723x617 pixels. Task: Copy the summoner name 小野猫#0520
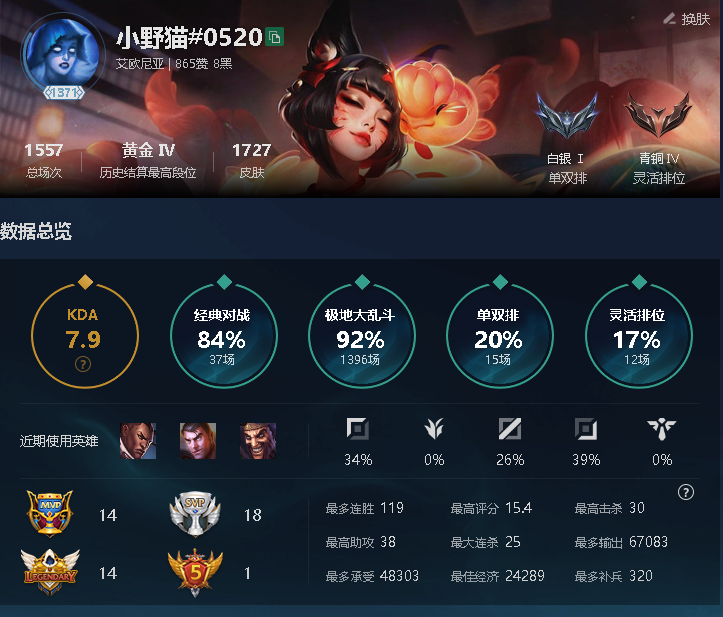[x=275, y=38]
